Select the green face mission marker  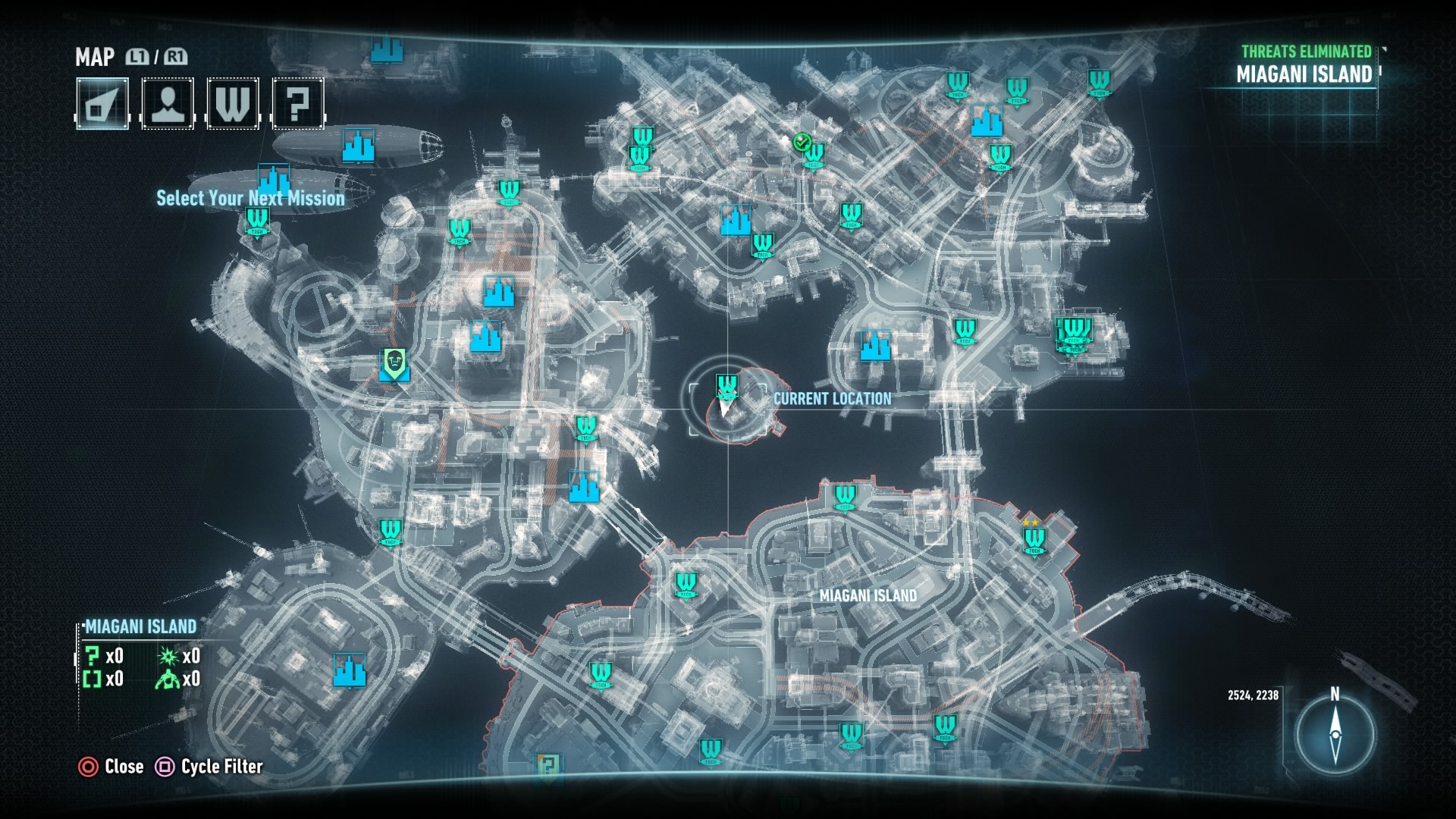pos(394,364)
